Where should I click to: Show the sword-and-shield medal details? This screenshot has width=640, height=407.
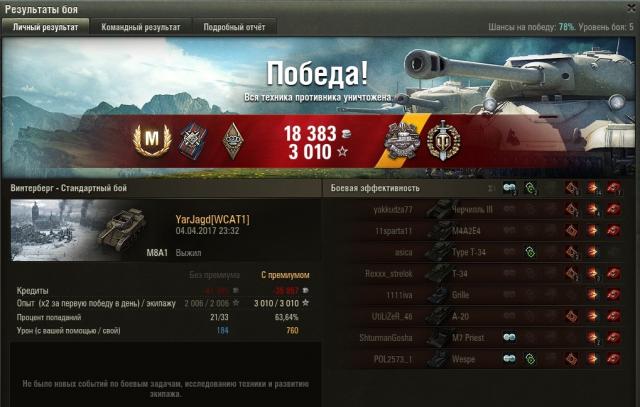click(443, 139)
